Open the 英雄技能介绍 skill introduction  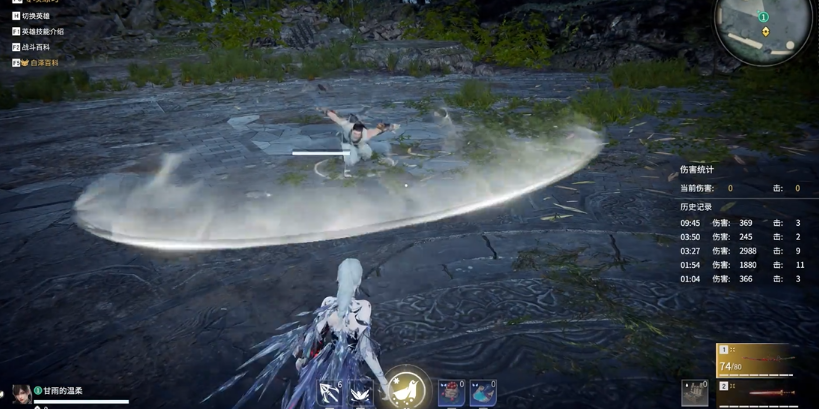point(42,31)
